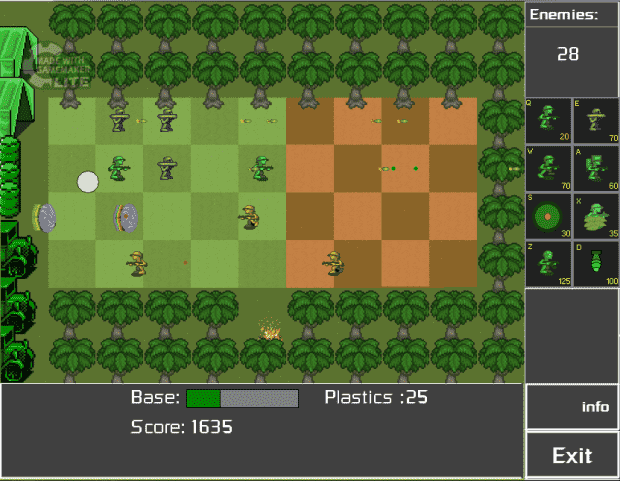Pick the V soldier unit costing 70
Screen dimensions: 620x481
(548, 168)
